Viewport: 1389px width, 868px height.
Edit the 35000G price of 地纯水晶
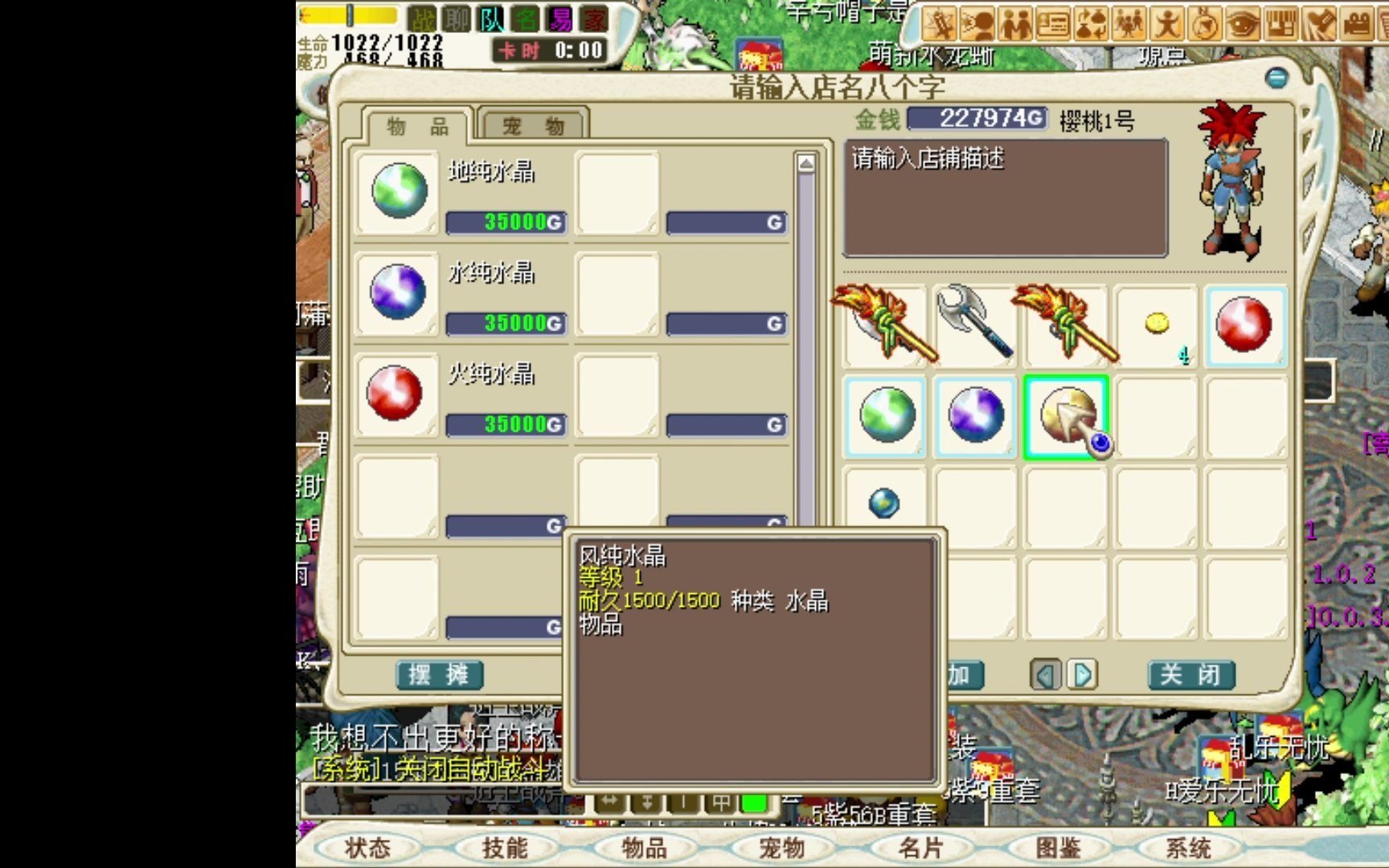506,223
